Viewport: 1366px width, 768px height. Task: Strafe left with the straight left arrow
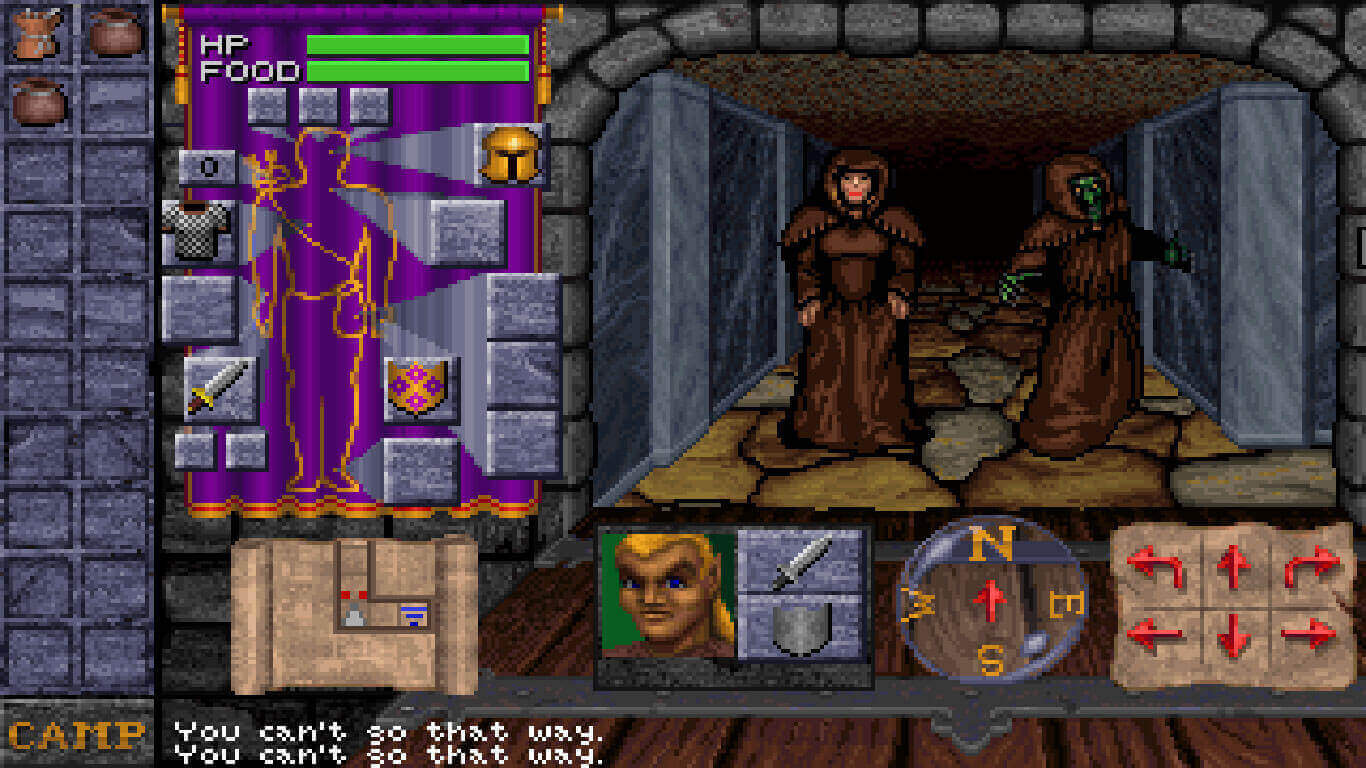(x=1157, y=635)
